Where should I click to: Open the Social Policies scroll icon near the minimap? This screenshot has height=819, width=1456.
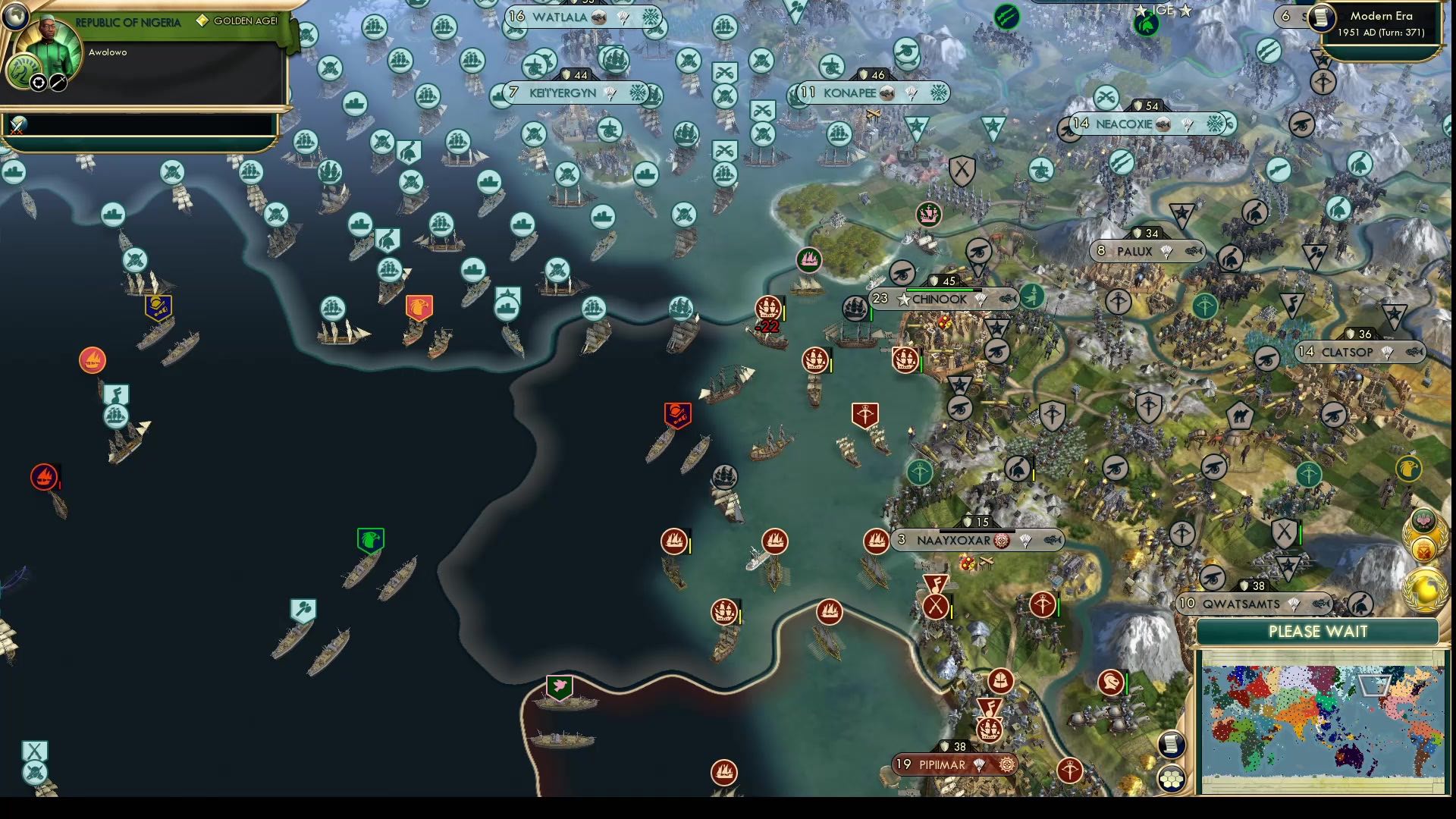click(x=1171, y=745)
